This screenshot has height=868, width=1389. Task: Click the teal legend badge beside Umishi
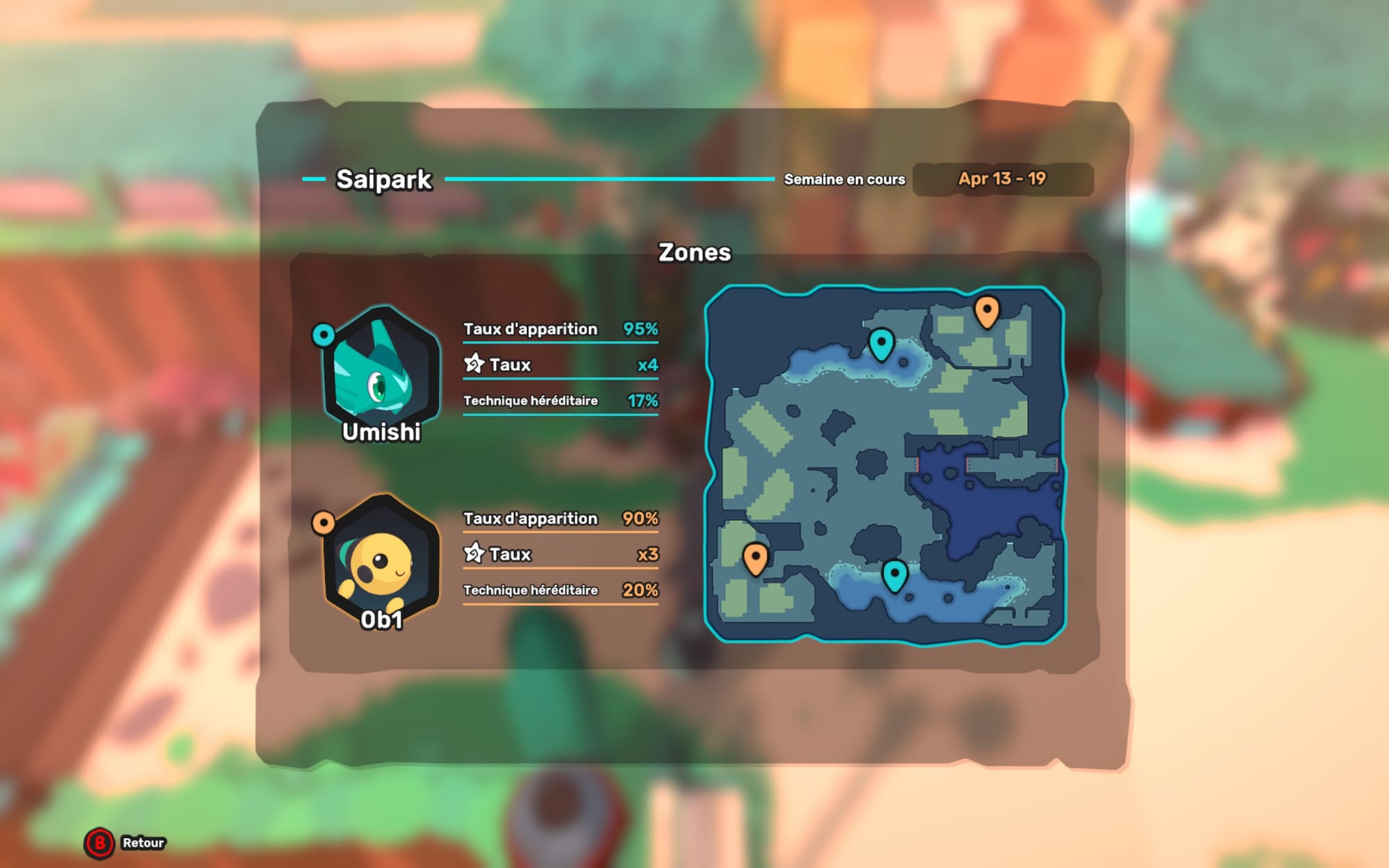324,335
